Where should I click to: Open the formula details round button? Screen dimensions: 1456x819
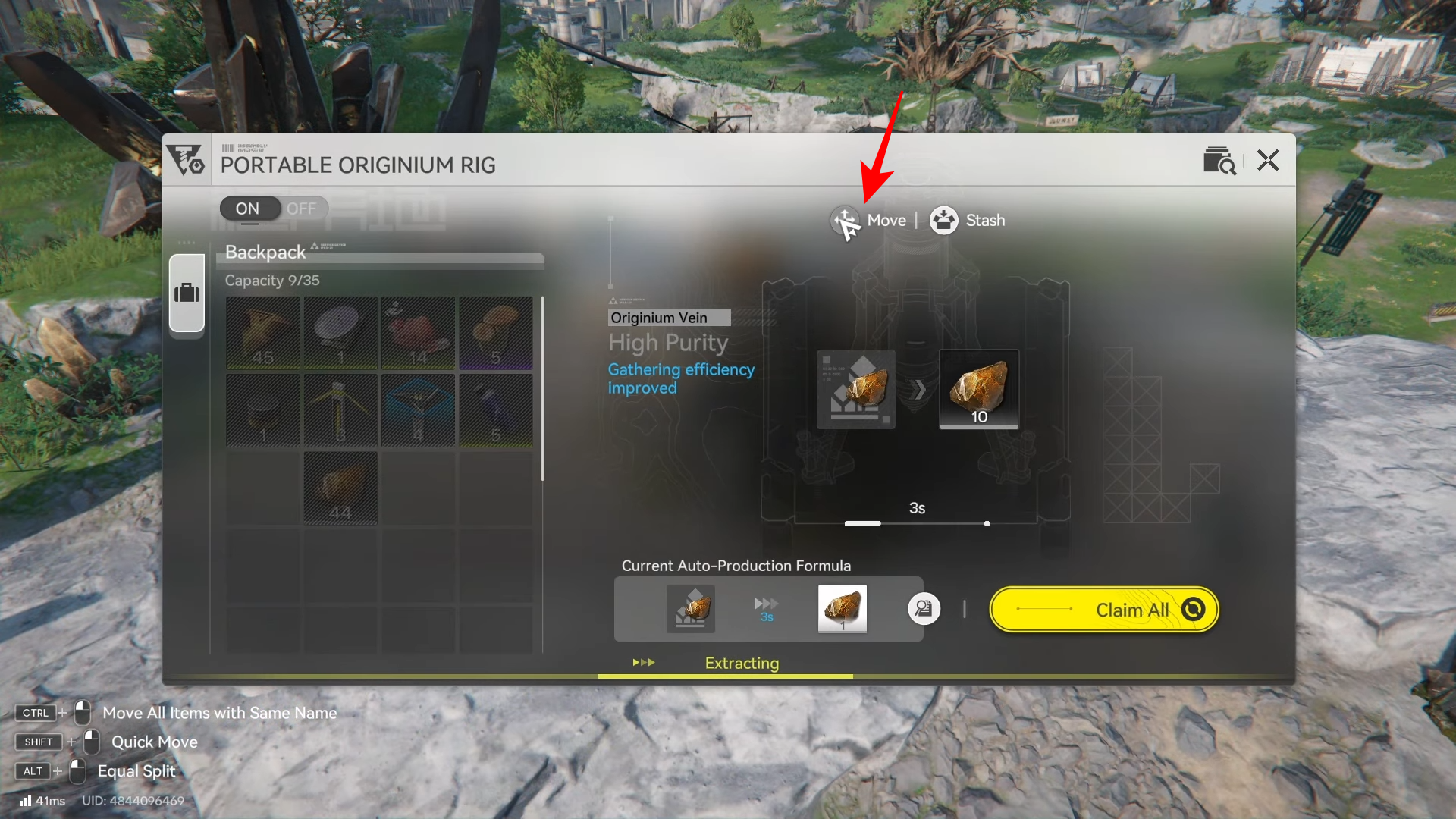[924, 609]
